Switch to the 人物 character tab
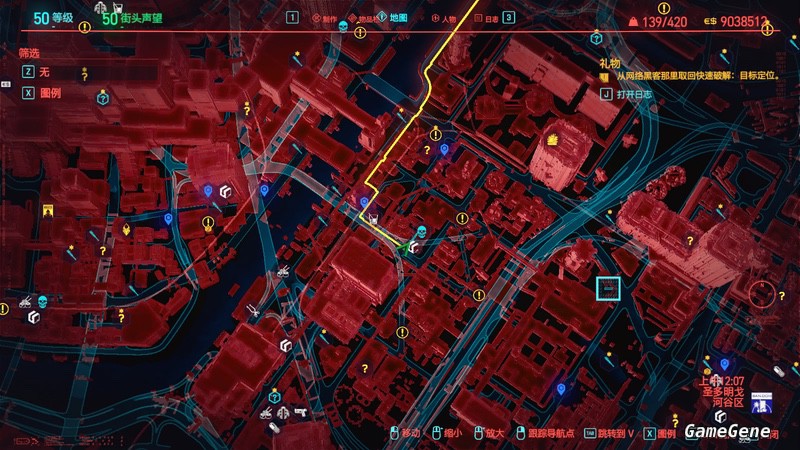Viewport: 800px width, 450px height. (x=445, y=18)
